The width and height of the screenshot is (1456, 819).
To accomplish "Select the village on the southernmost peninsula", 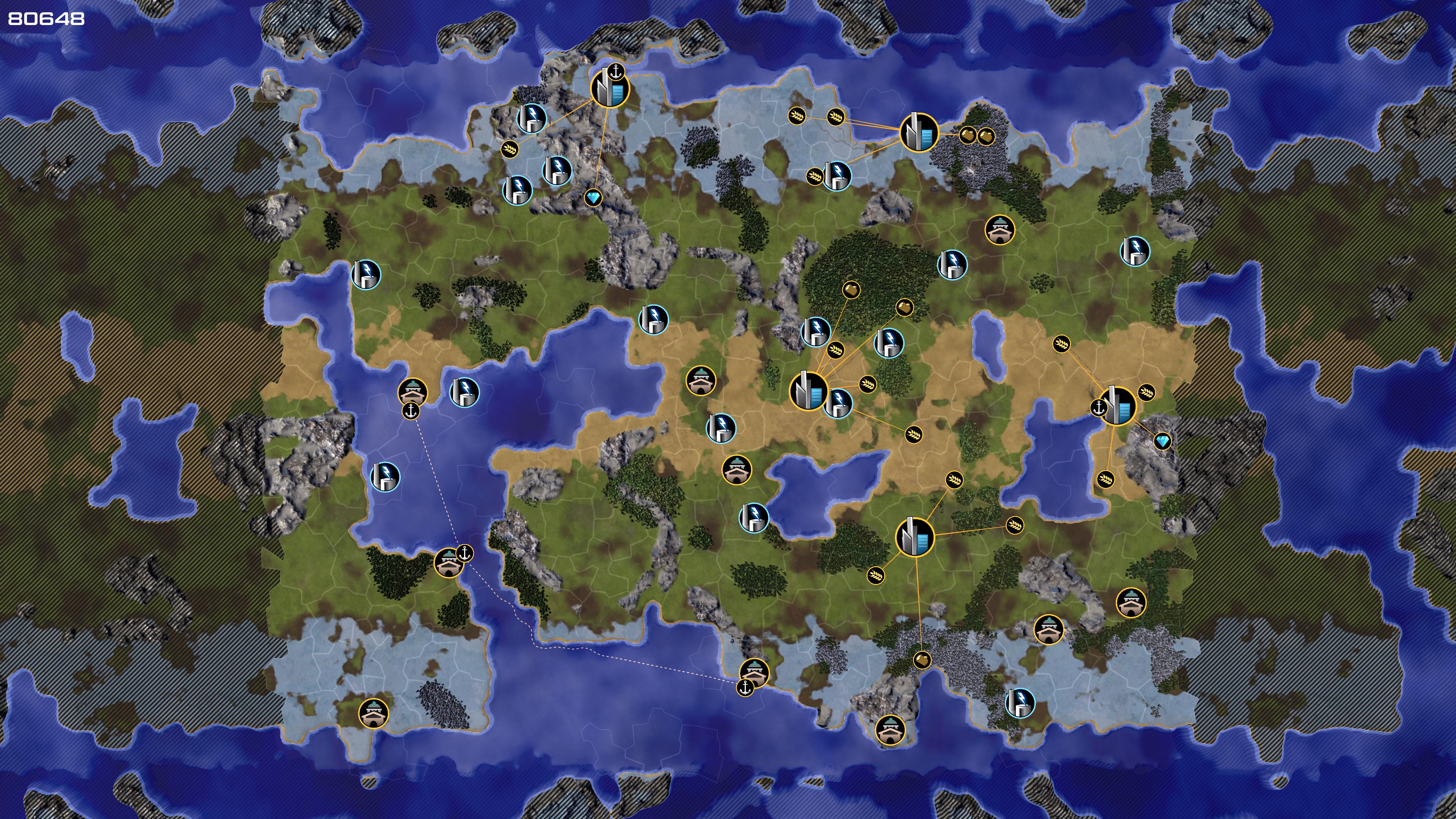I will click(890, 729).
